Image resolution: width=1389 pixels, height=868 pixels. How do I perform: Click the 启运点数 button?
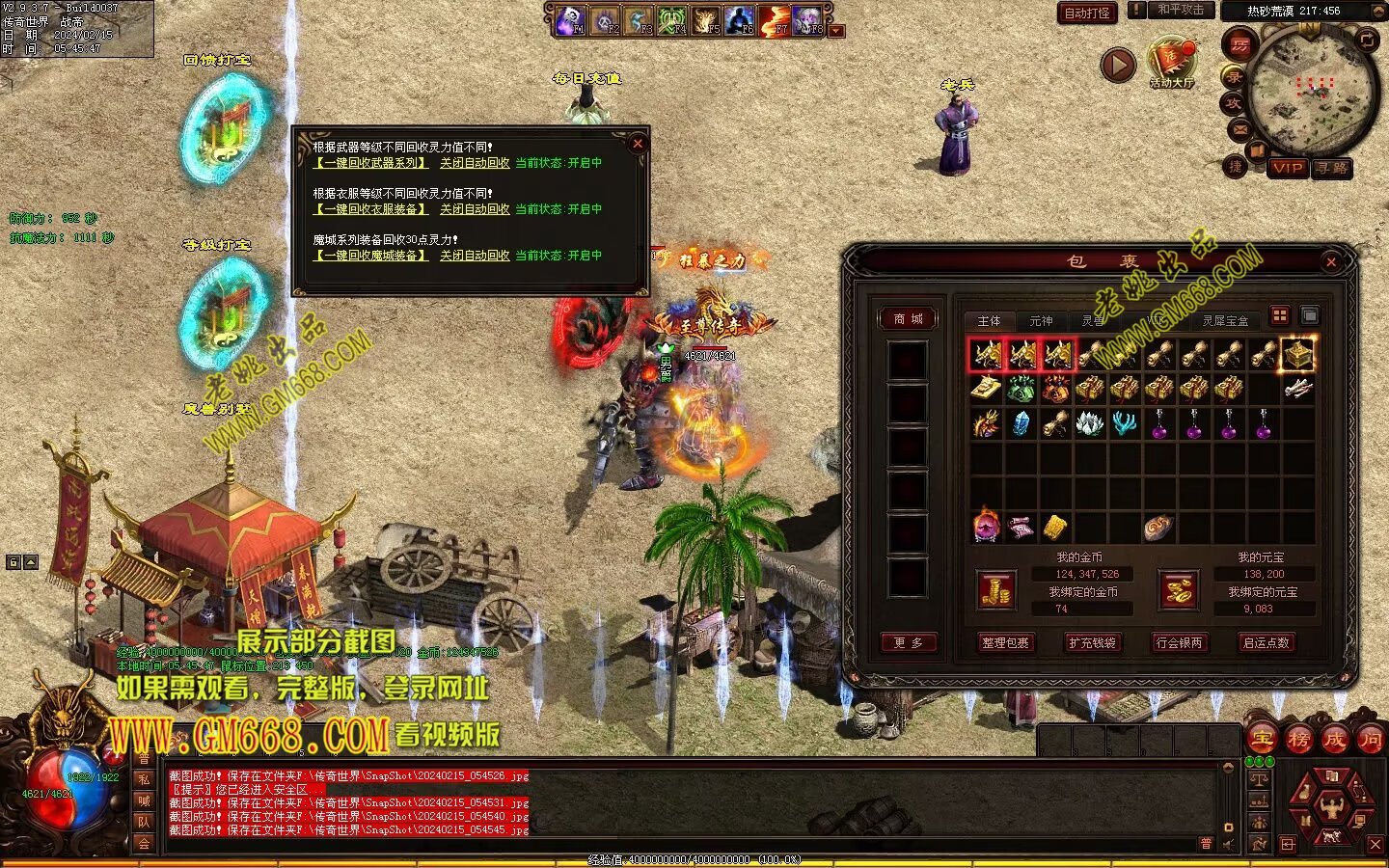[x=1266, y=642]
